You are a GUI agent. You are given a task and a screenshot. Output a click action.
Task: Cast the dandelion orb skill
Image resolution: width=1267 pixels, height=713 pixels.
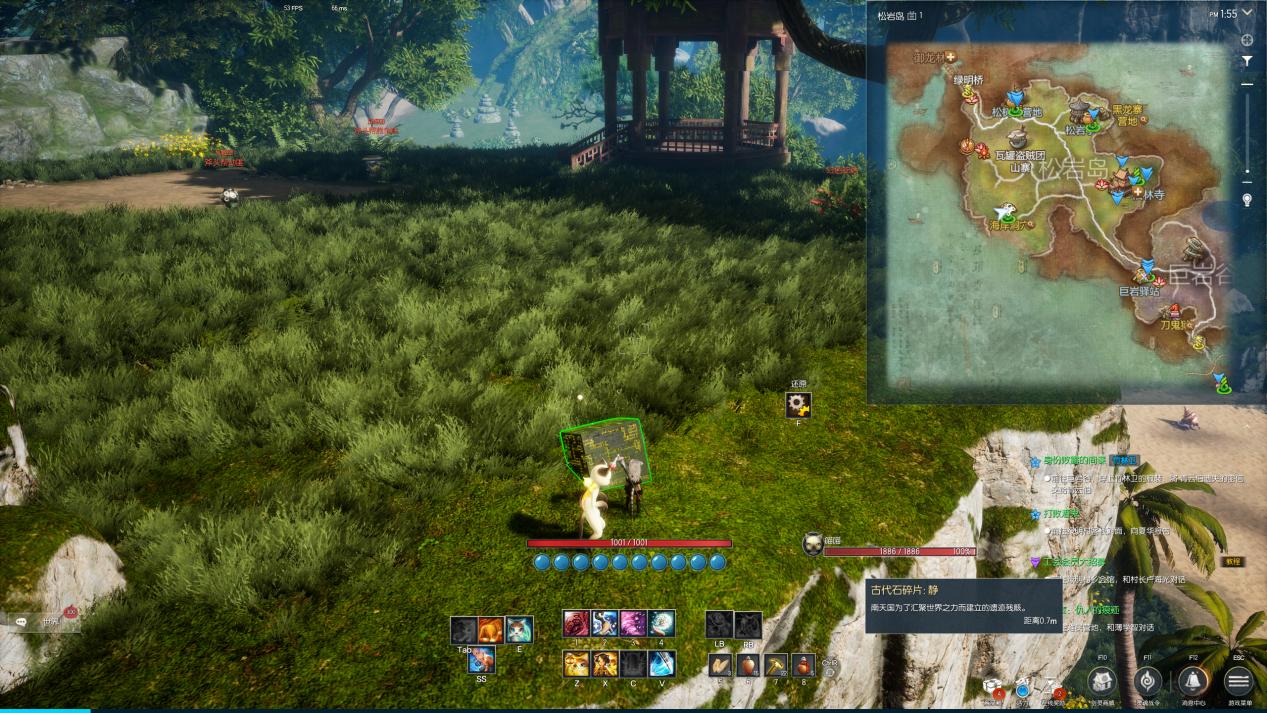[x=661, y=624]
